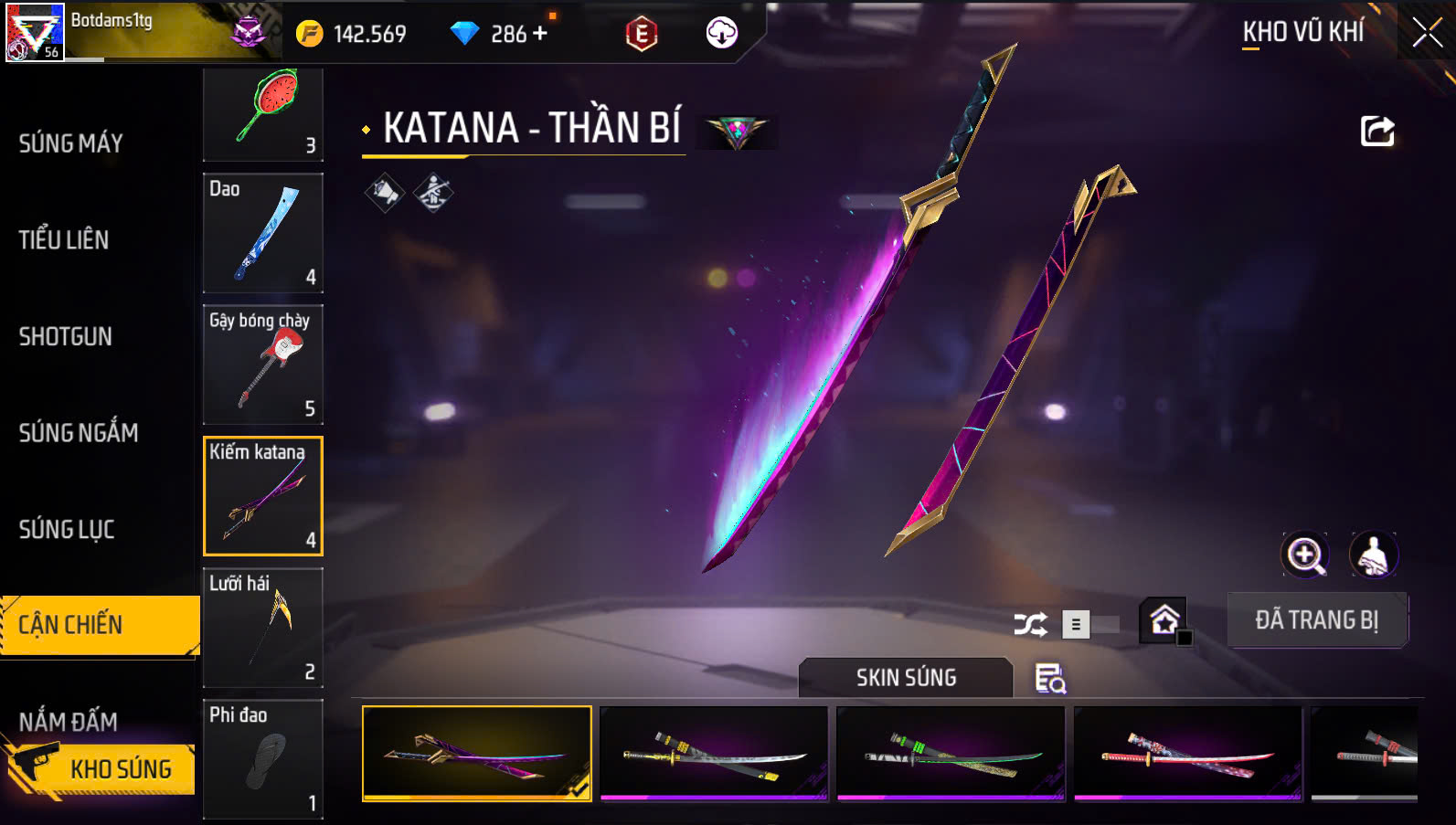Toggle the random skin shuffle switch
1456x825 pixels.
1089,625
